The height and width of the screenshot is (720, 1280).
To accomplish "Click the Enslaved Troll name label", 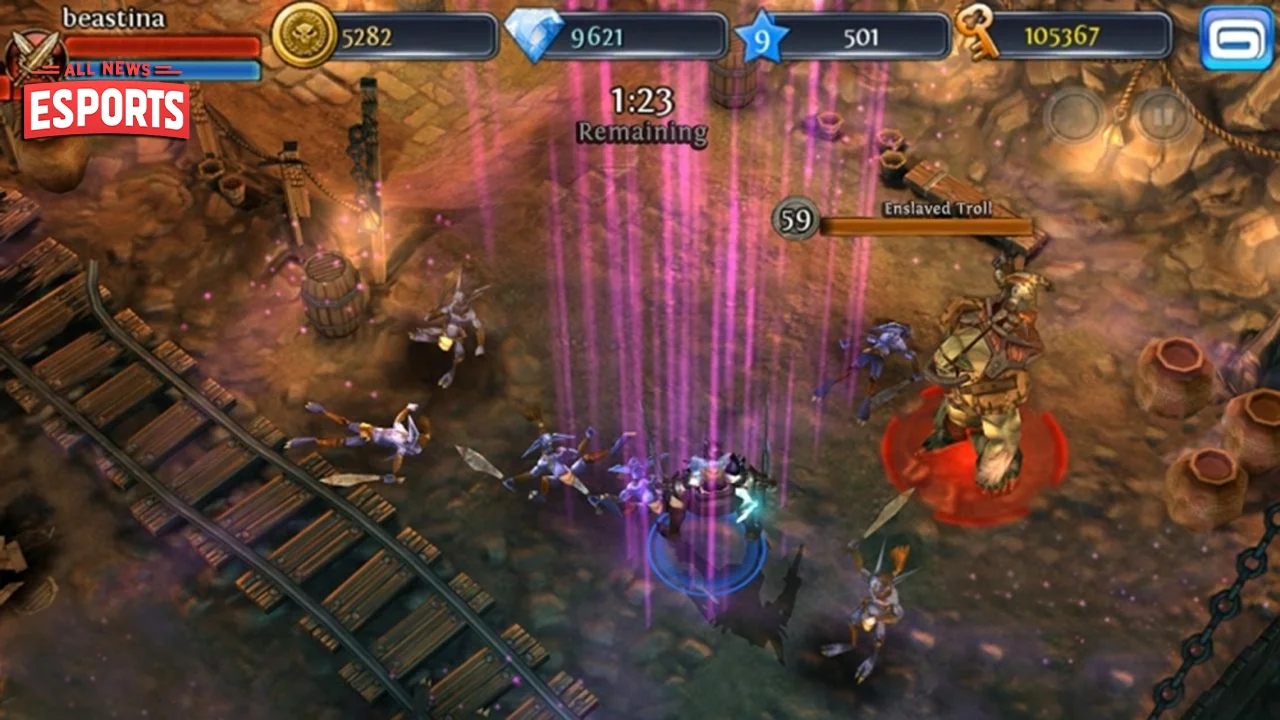I will (937, 208).
